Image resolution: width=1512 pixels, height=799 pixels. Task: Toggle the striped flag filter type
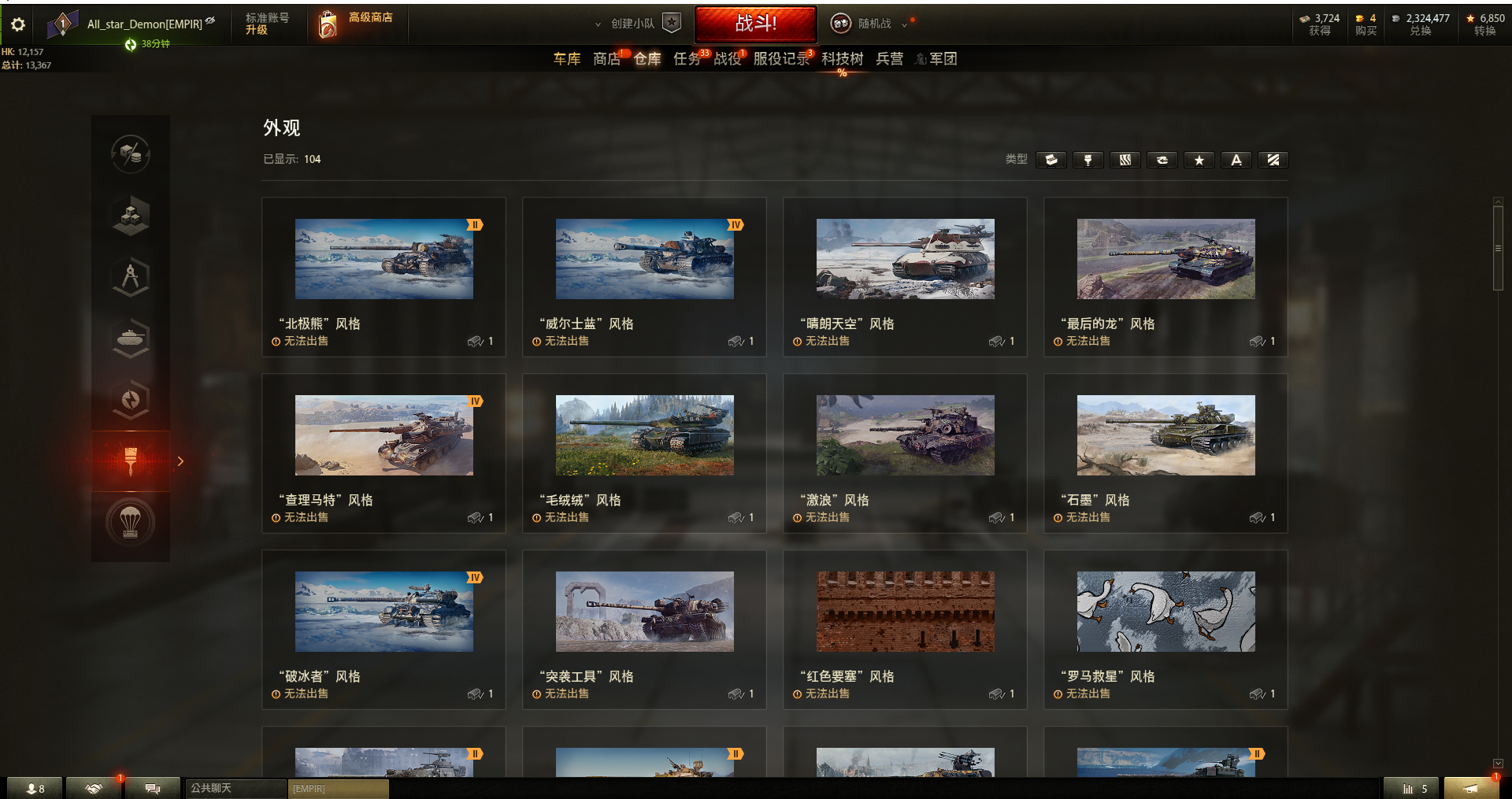point(1273,160)
